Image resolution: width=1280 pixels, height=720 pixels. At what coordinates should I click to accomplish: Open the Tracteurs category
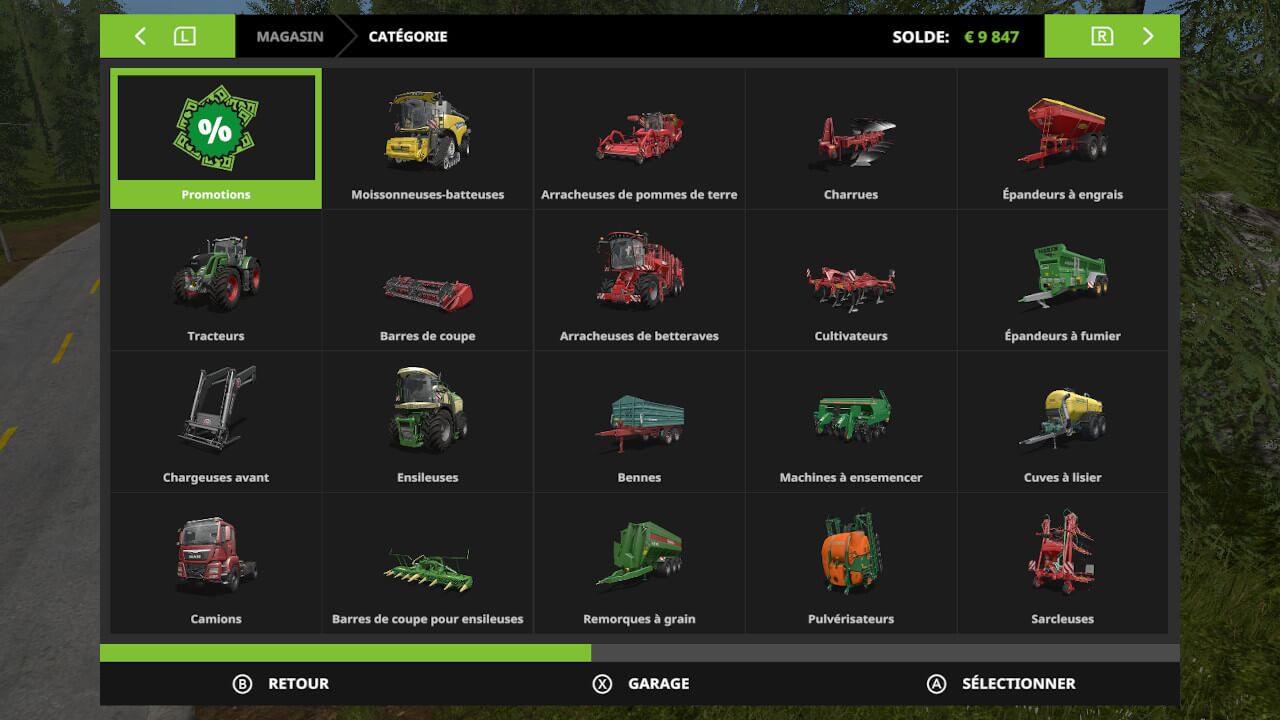(216, 280)
